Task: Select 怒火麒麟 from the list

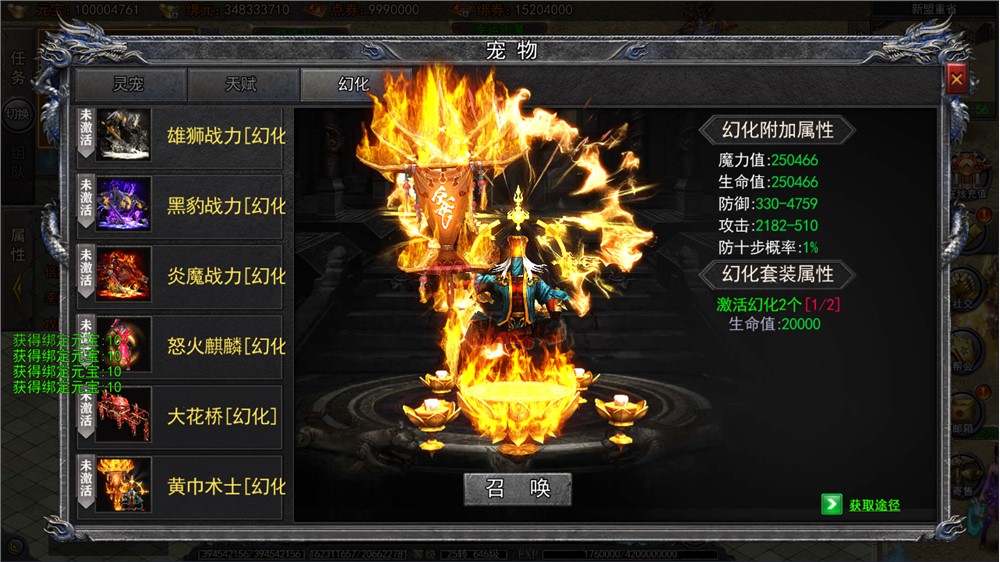Action: tap(182, 346)
